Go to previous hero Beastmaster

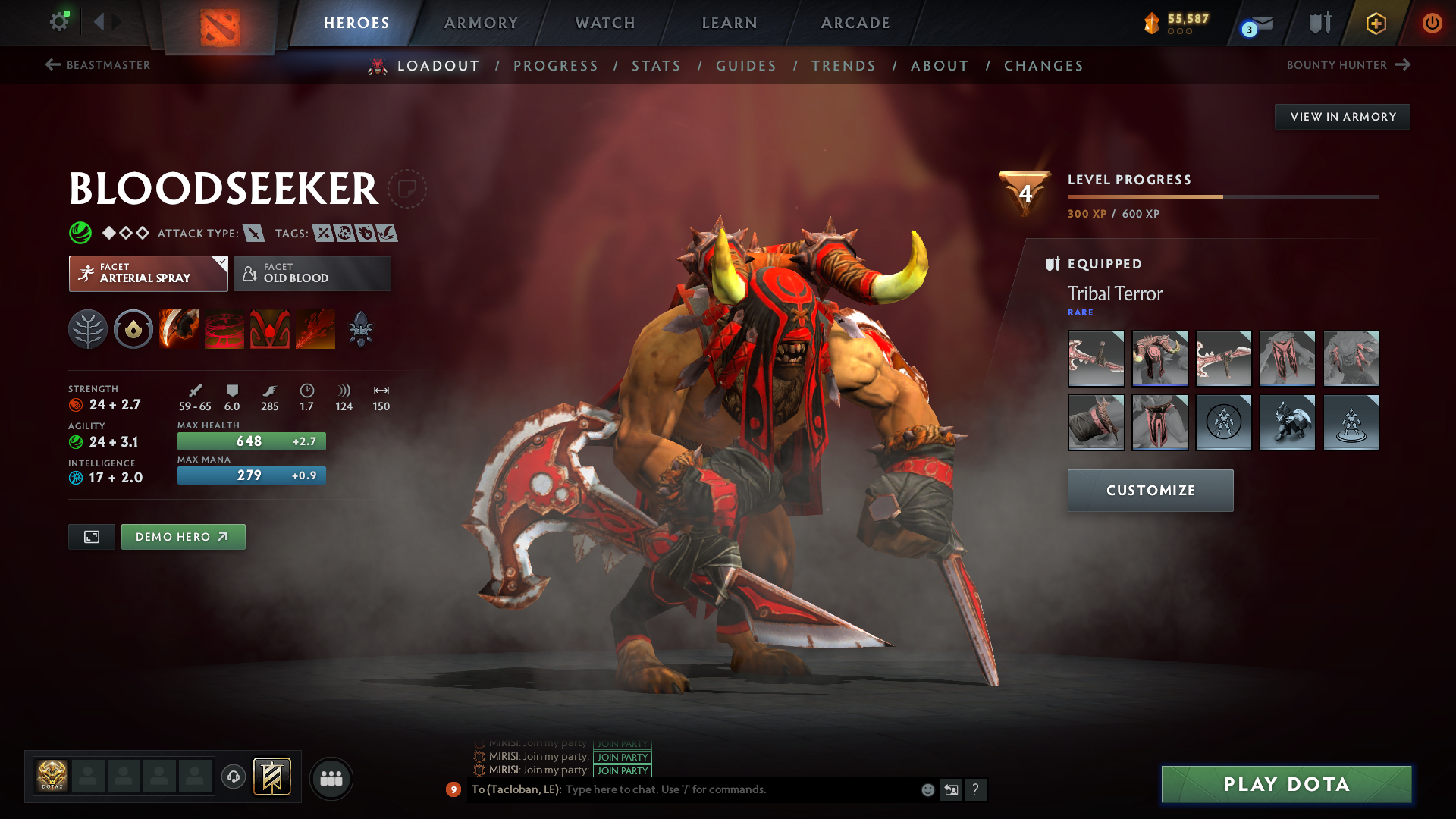pos(98,65)
